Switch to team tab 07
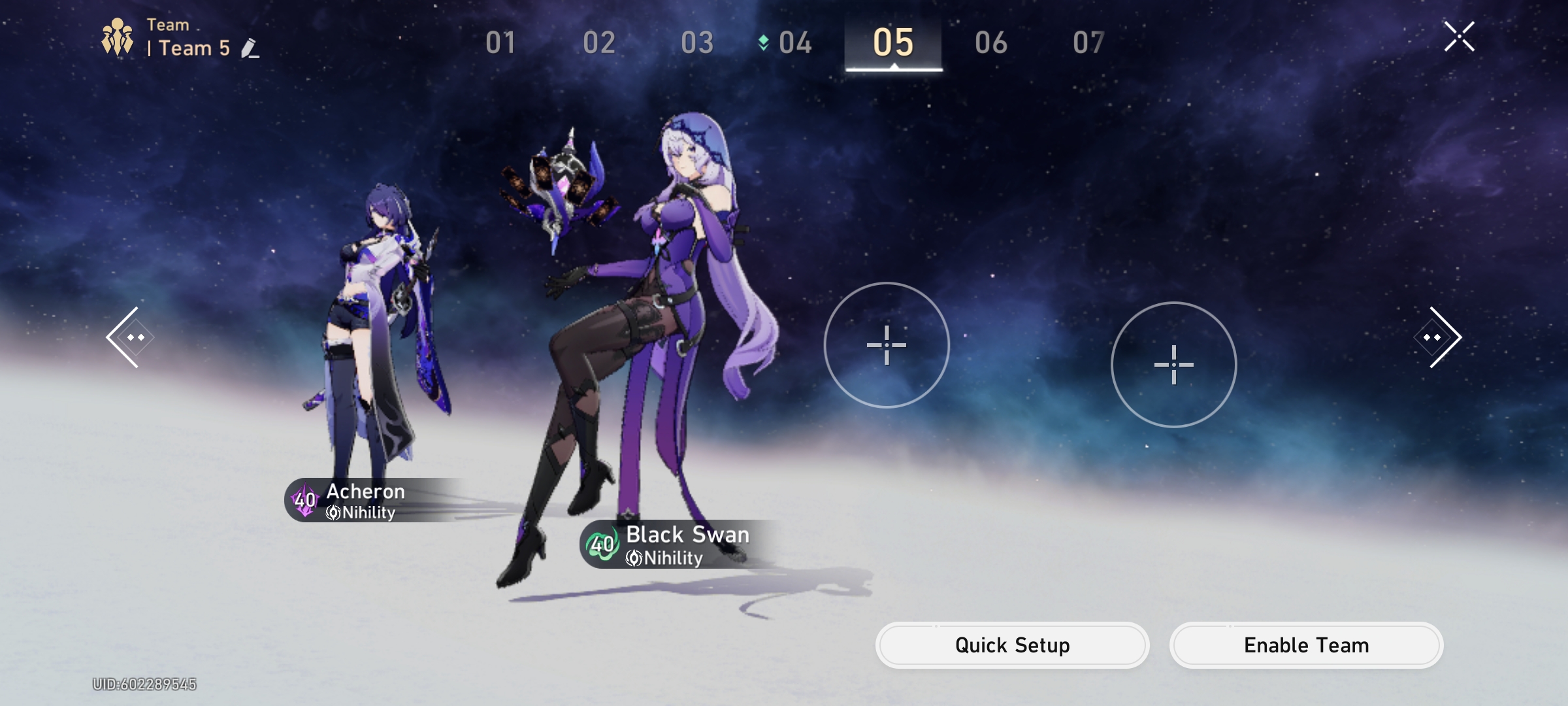 [1089, 41]
